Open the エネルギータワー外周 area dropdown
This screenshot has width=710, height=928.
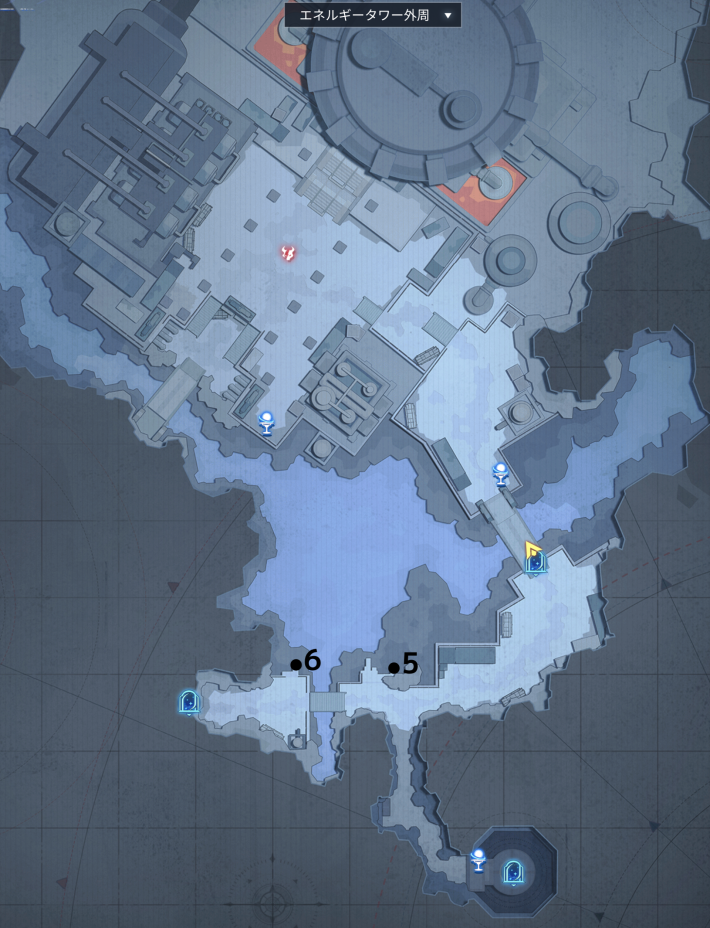click(x=372, y=15)
